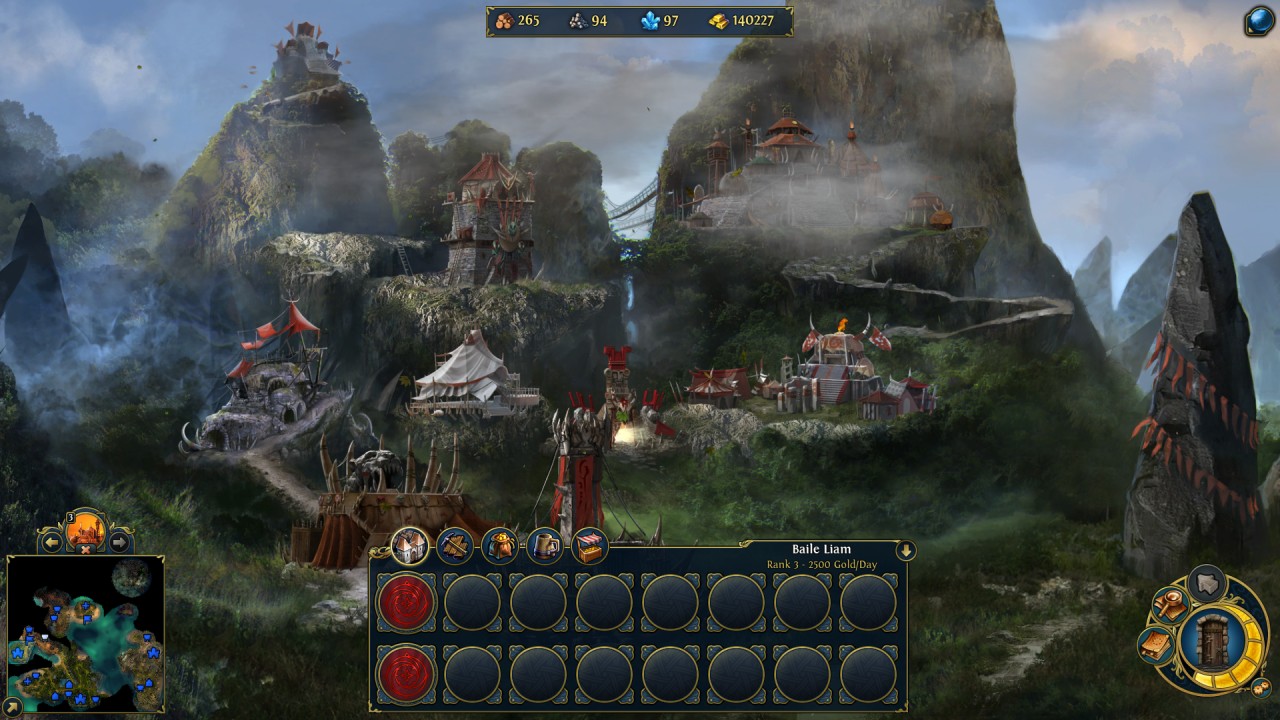The width and height of the screenshot is (1280, 720).
Task: Click the blue orb in top corner
Action: [1259, 21]
